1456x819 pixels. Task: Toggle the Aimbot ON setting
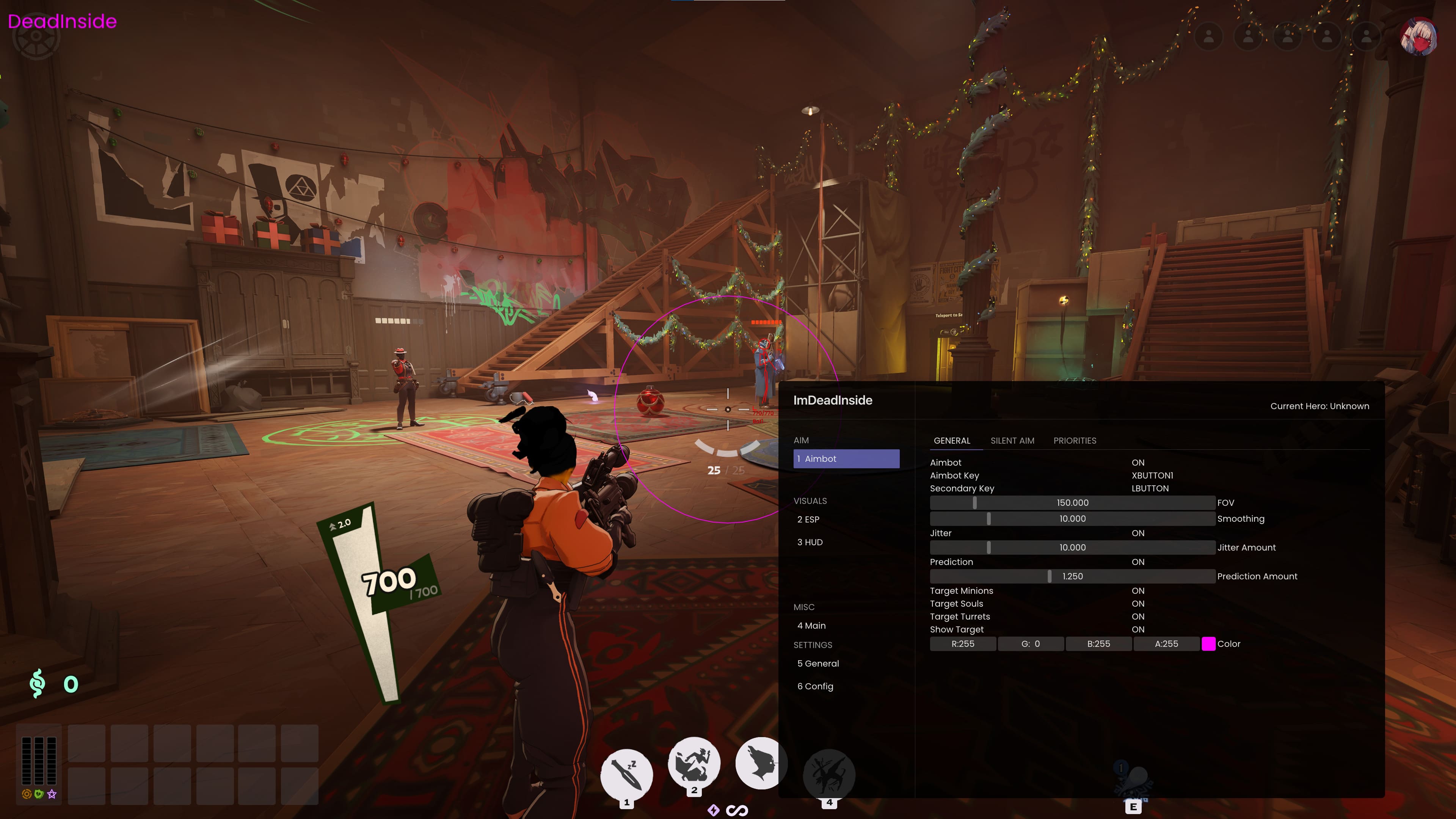1137,463
